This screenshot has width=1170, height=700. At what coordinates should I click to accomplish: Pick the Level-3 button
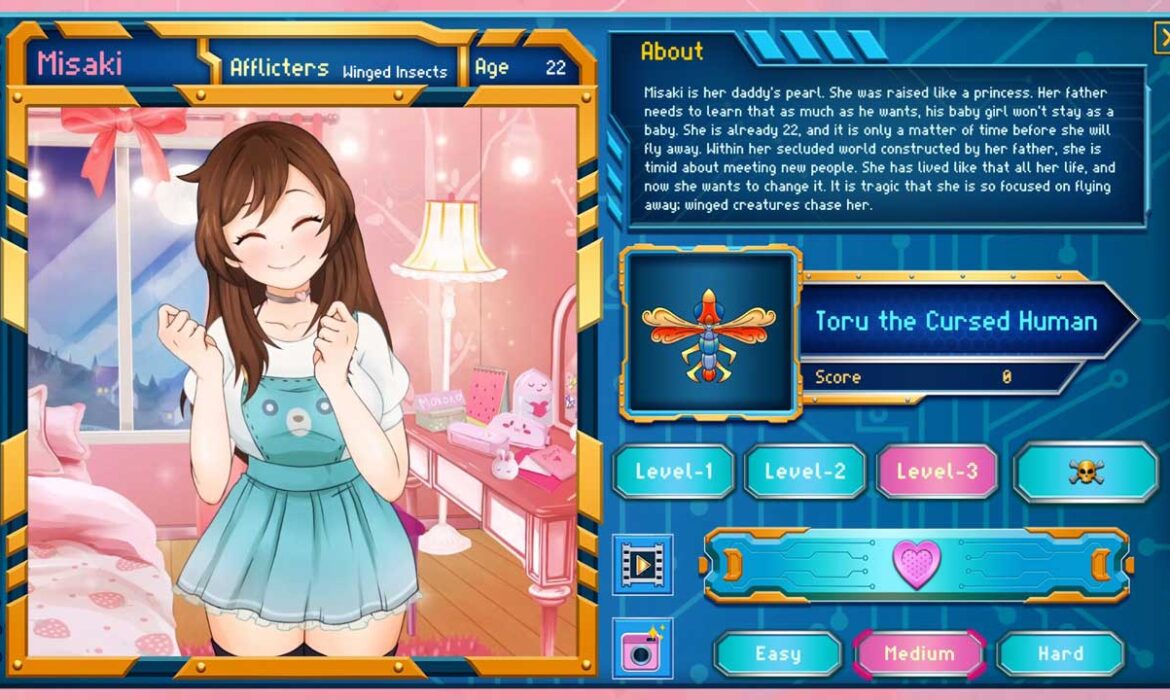click(936, 472)
